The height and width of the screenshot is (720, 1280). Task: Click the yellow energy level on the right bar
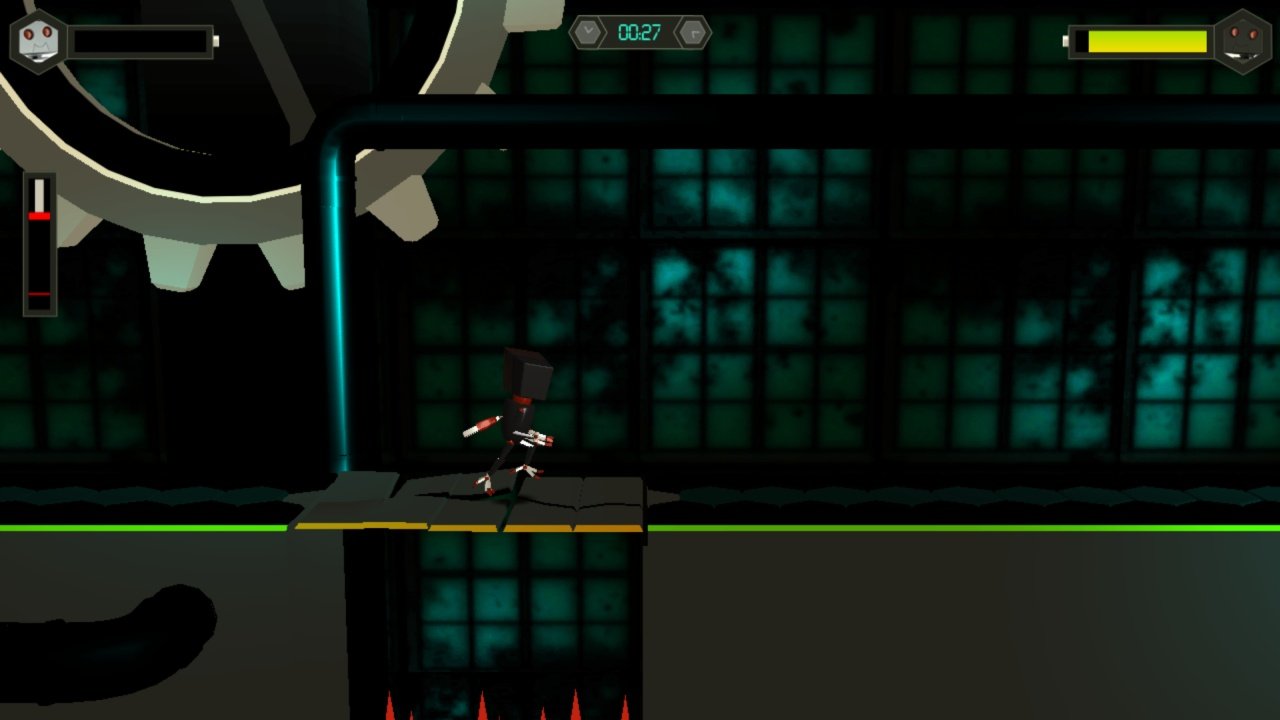pos(1150,42)
